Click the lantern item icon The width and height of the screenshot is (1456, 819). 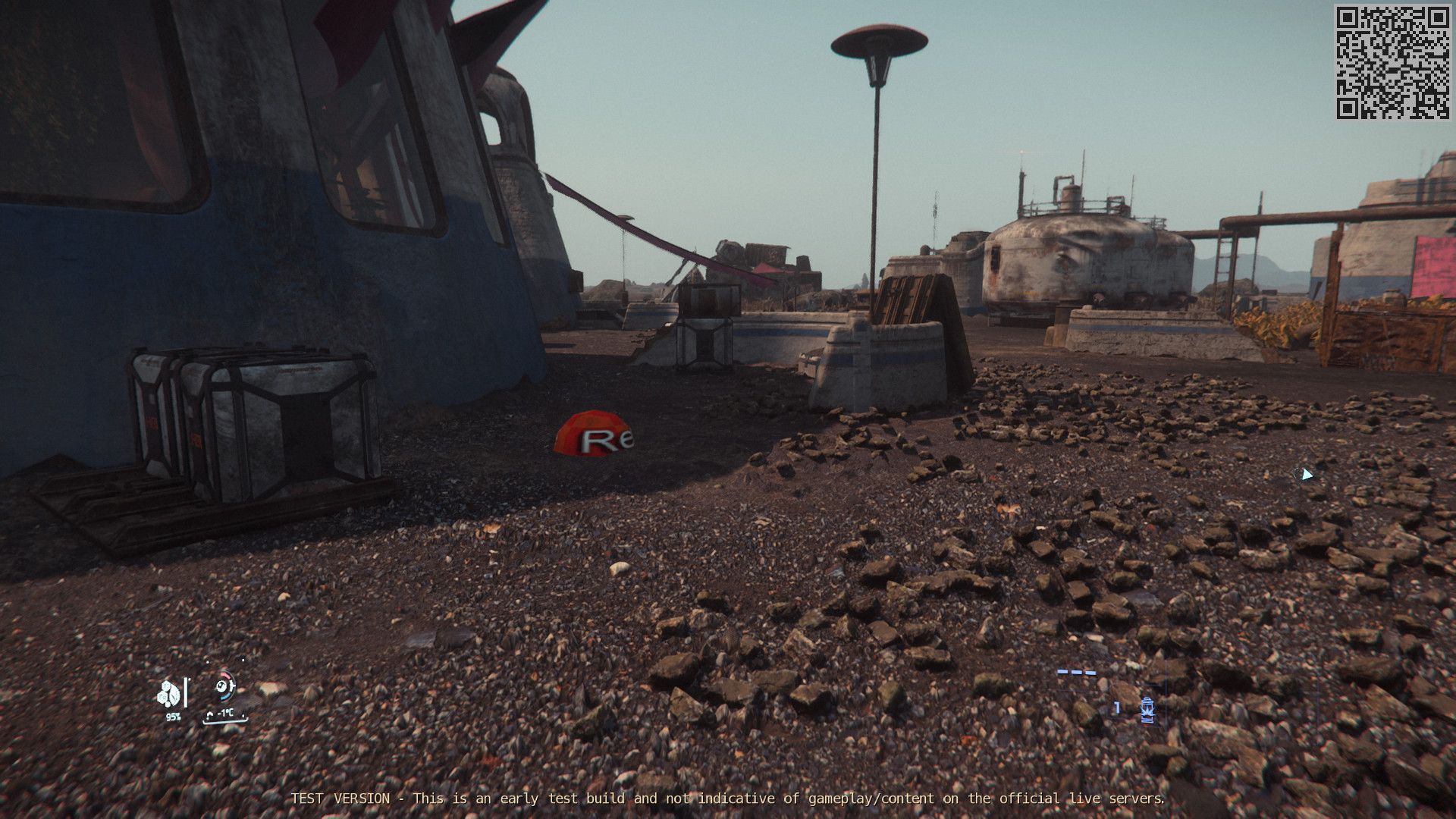tap(1147, 709)
